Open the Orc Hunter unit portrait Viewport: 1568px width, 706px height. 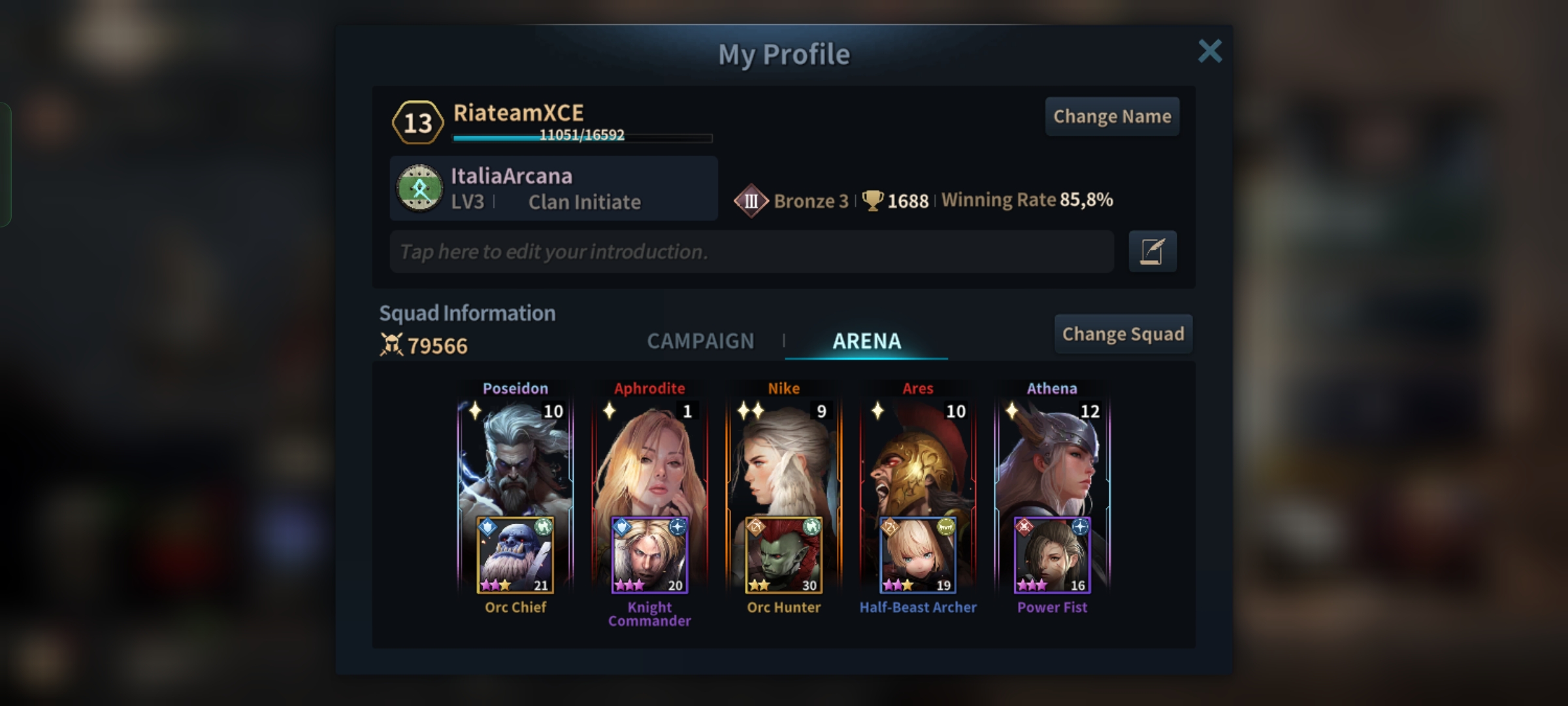pos(783,555)
